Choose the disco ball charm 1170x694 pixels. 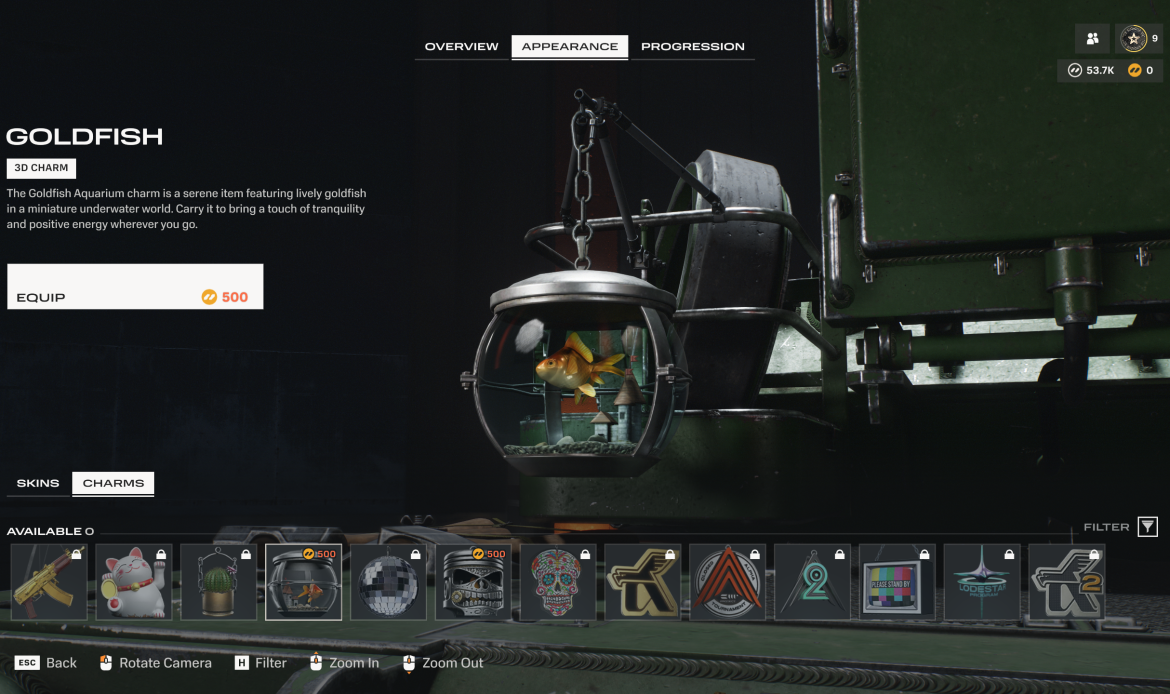tap(388, 582)
